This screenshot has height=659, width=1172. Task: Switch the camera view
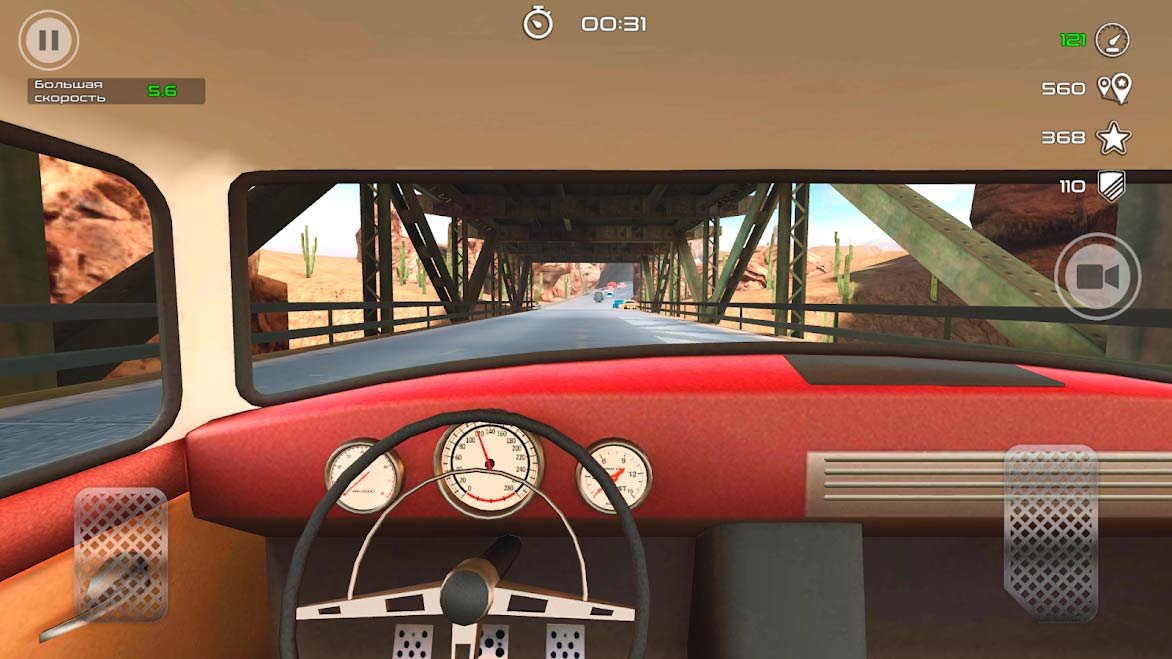[x=1097, y=277]
